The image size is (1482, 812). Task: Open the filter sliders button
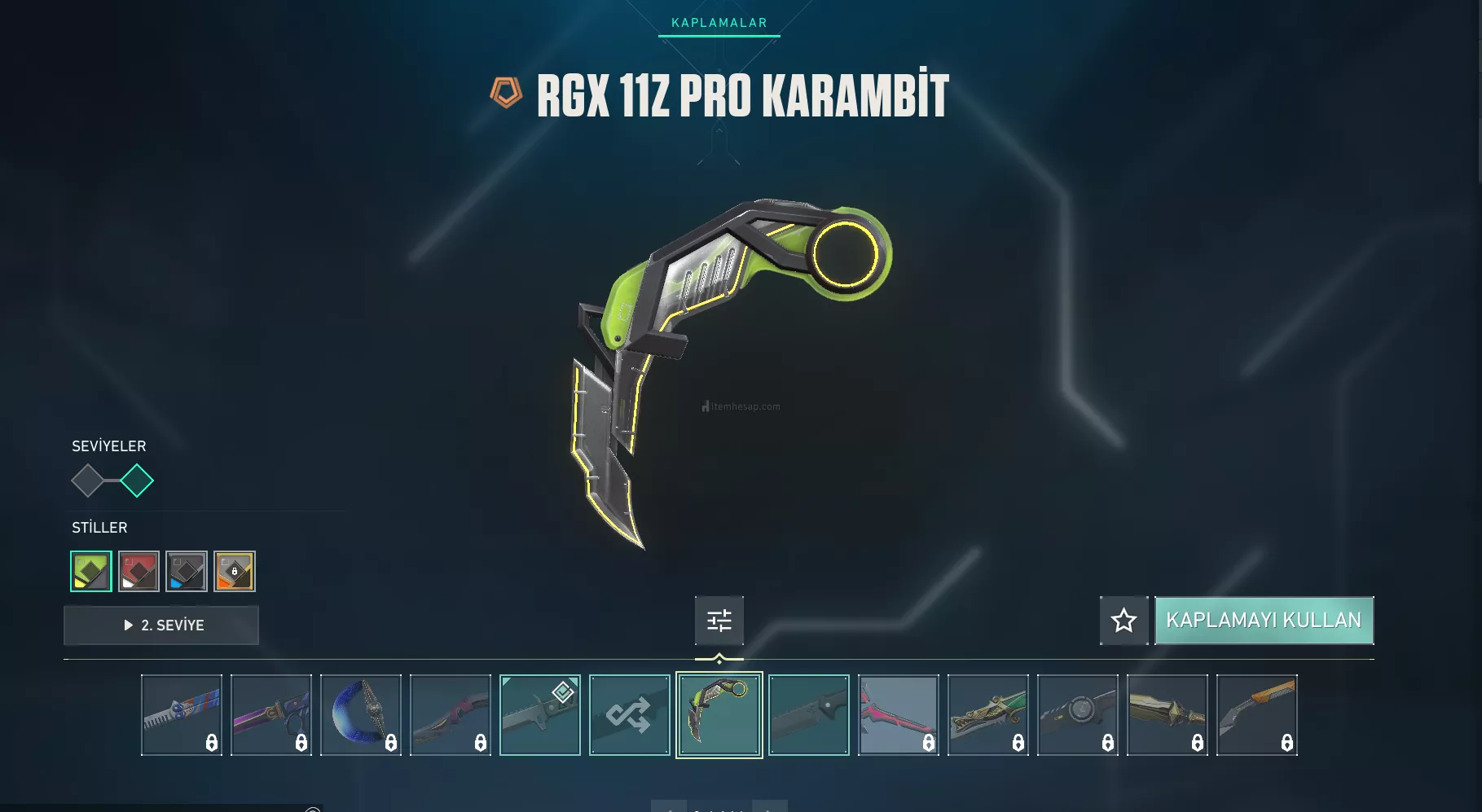[x=719, y=621]
